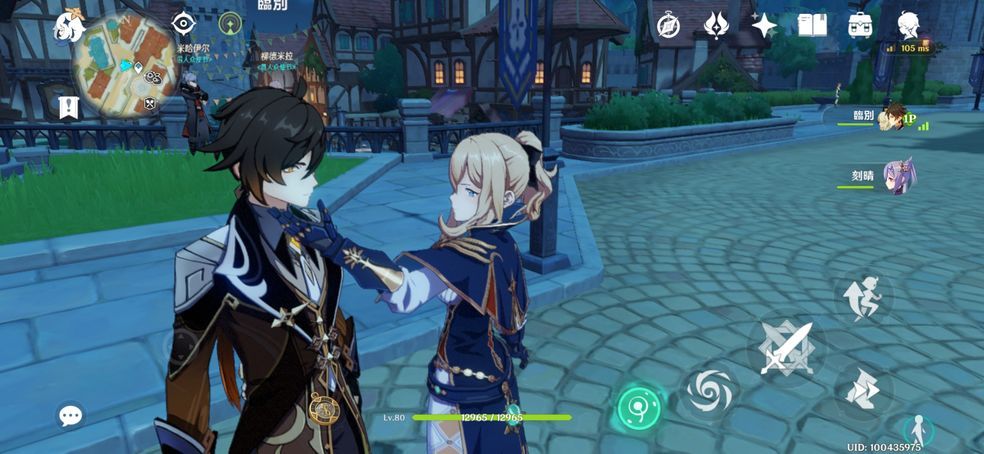Select party member 臨別
The image size is (984, 454).
(x=891, y=119)
